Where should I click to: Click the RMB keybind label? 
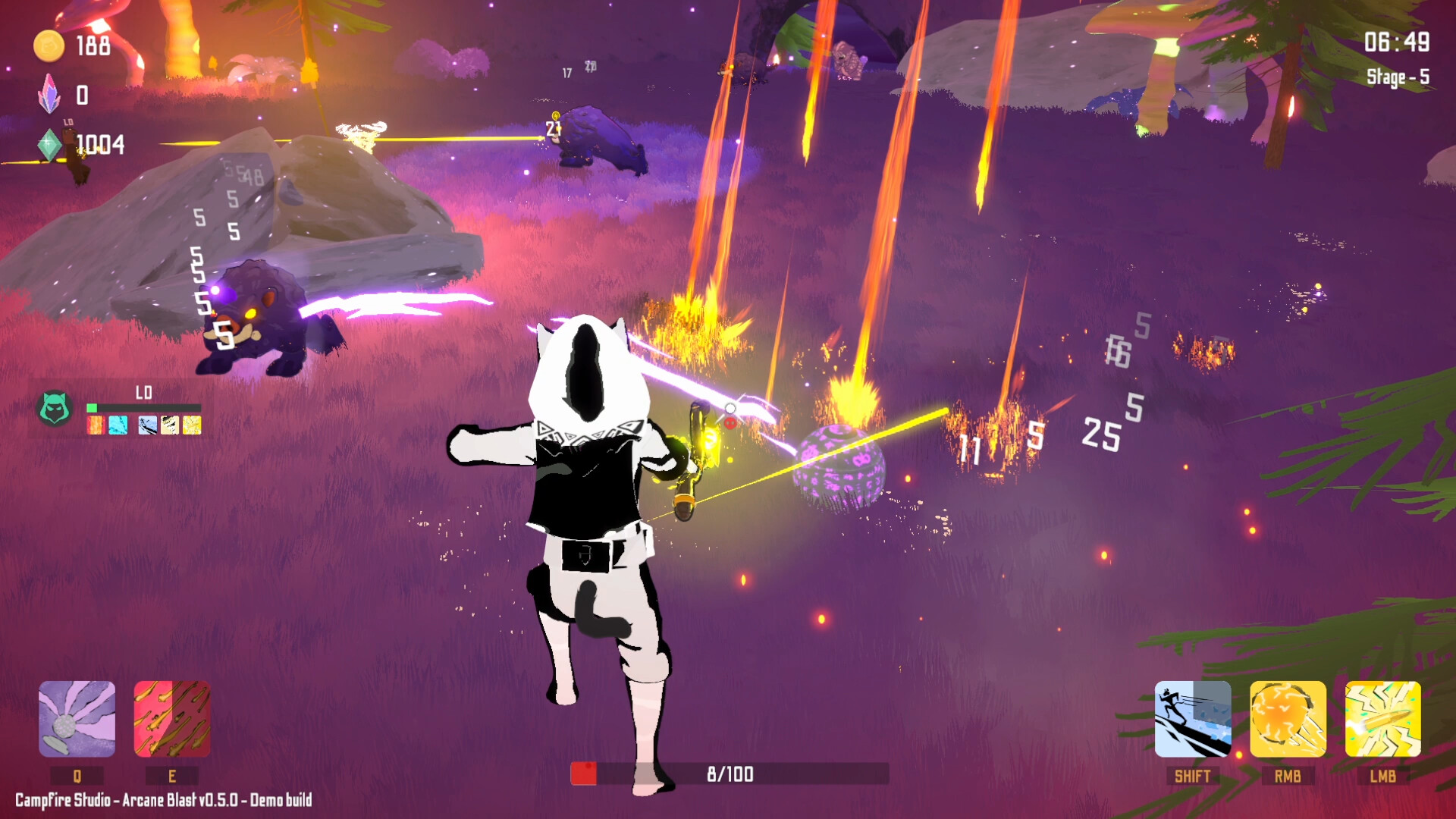pyautogui.click(x=1287, y=776)
